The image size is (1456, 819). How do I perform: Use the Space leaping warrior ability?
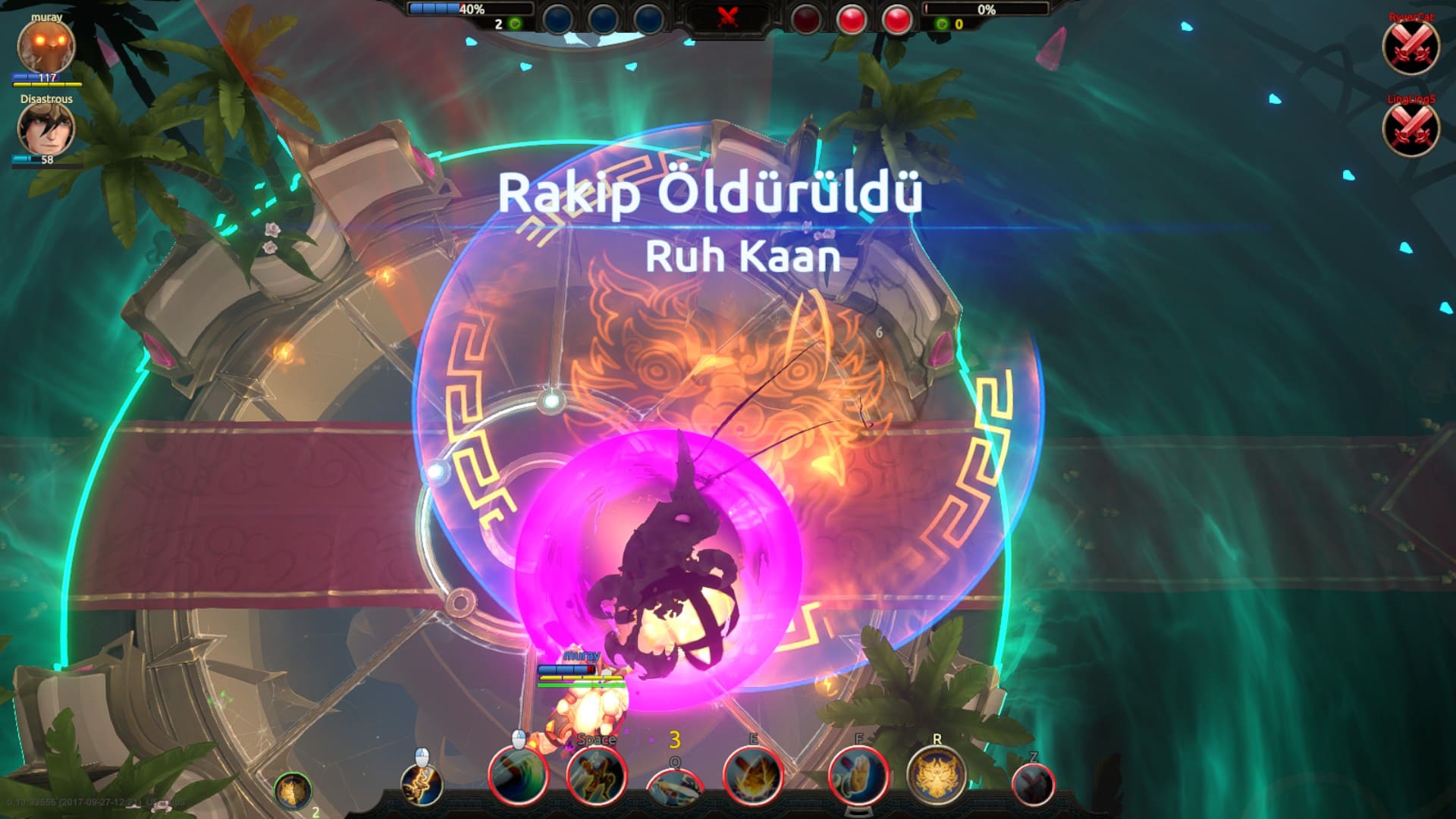click(597, 776)
